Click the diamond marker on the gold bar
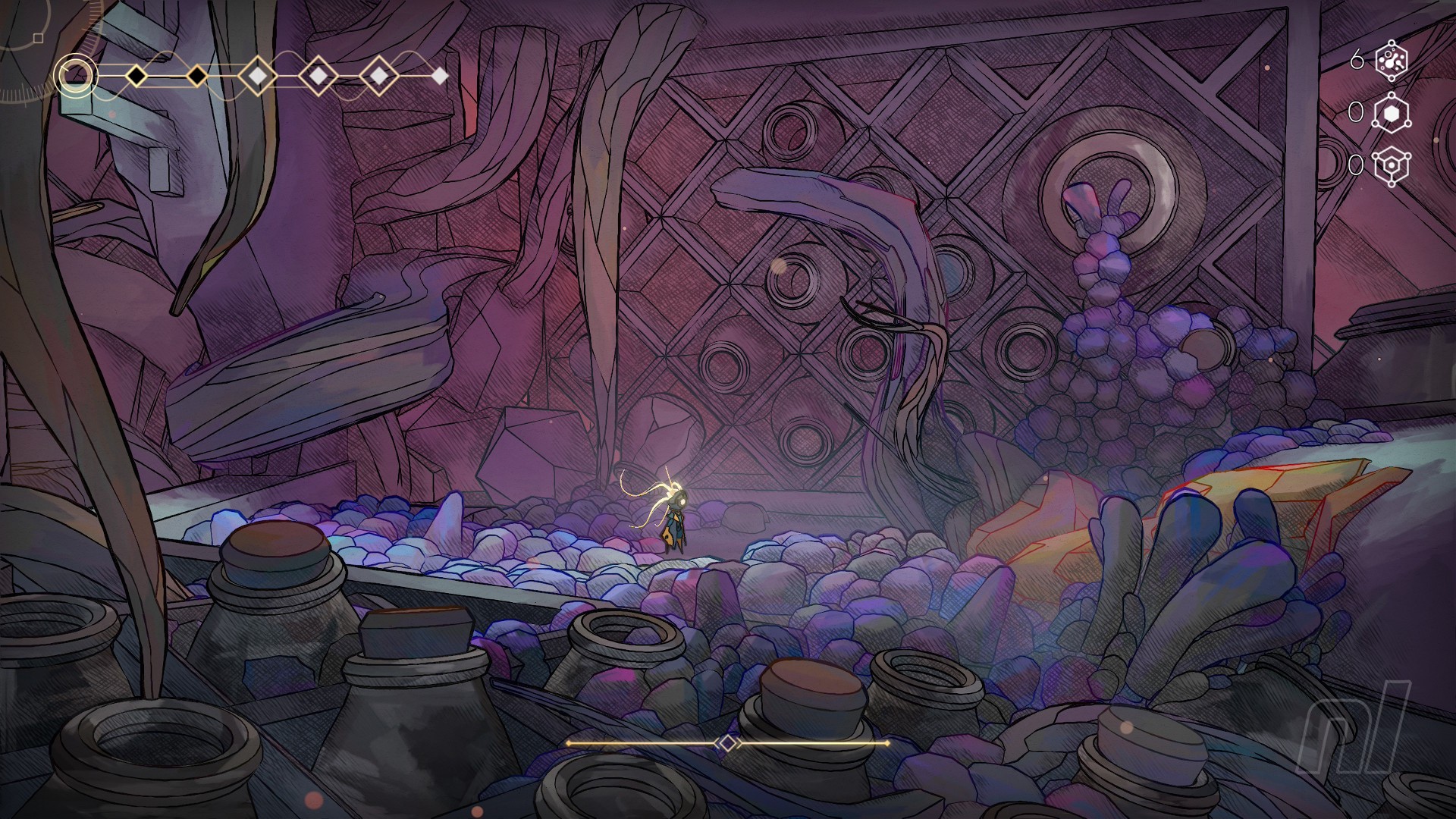1456x819 pixels. [x=727, y=743]
